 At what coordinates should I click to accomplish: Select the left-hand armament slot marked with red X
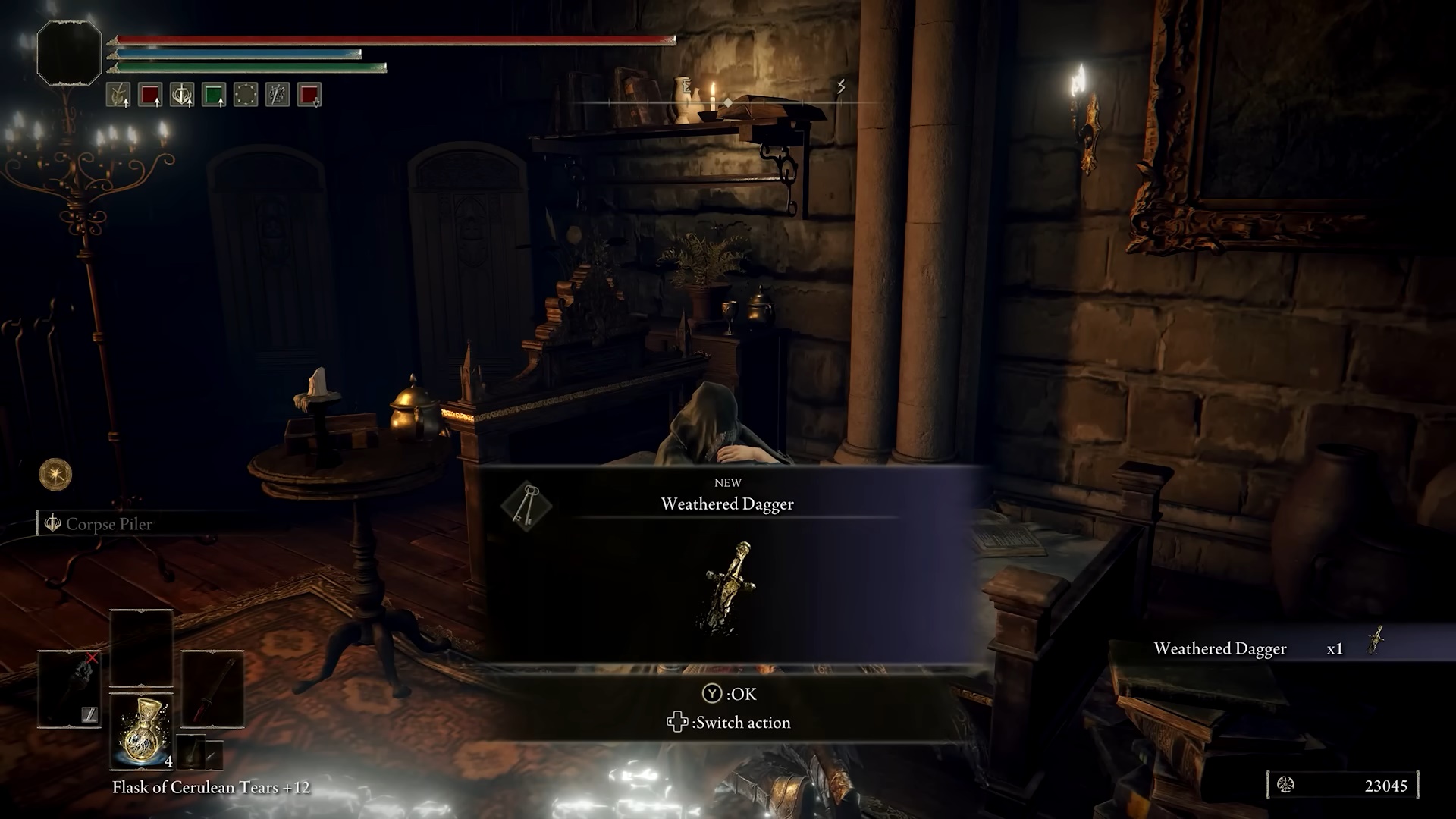pos(70,689)
